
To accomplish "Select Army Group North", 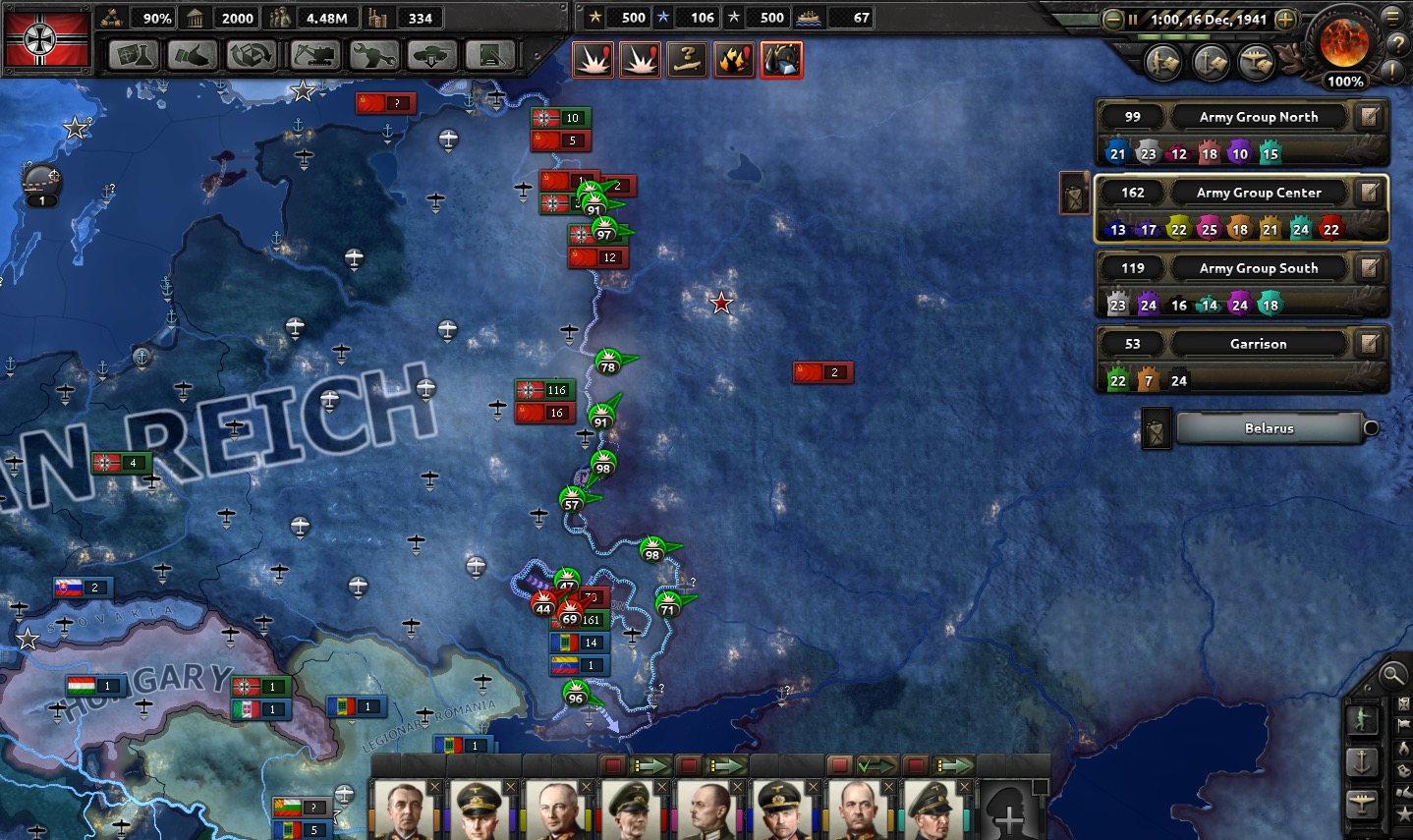I will click(1258, 117).
